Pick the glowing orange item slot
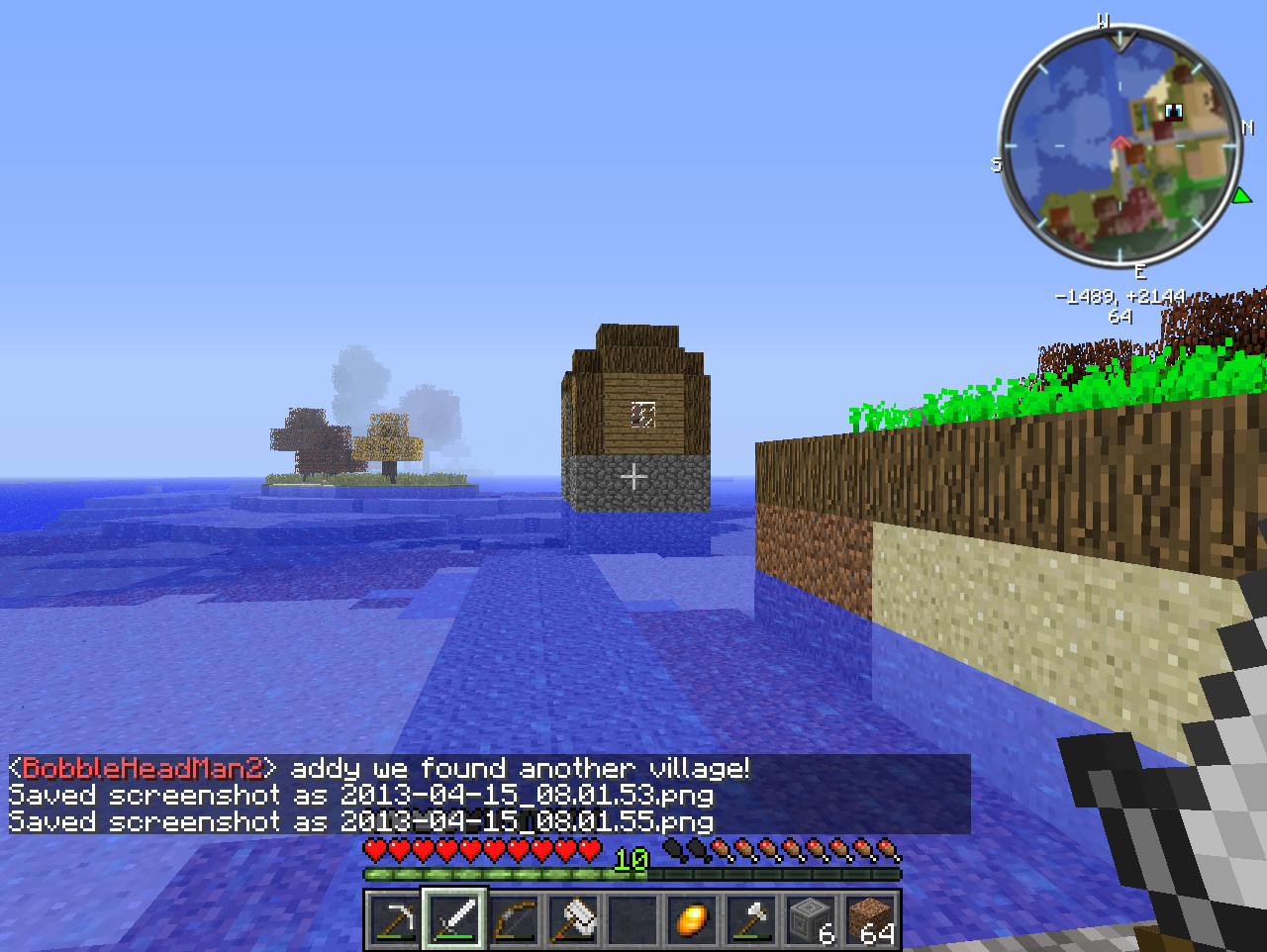The width and height of the screenshot is (1267, 952). pyautogui.click(x=692, y=920)
